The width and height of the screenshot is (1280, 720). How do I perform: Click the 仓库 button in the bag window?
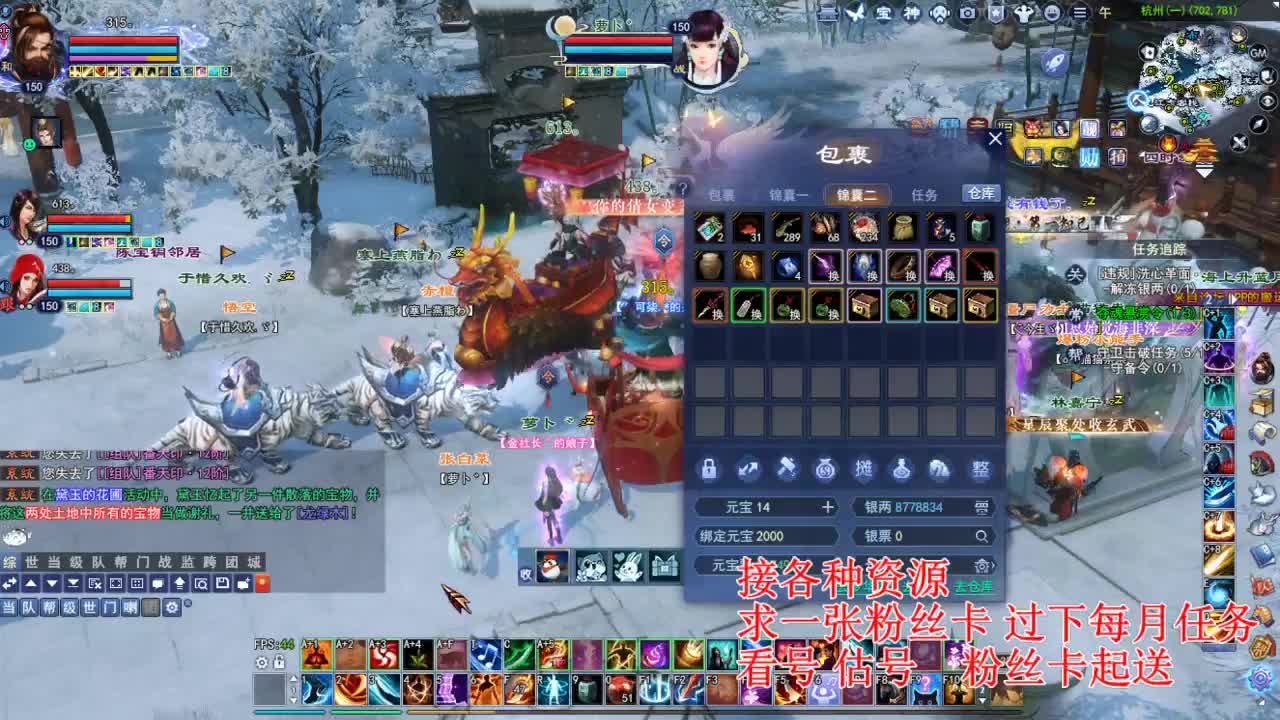980,195
